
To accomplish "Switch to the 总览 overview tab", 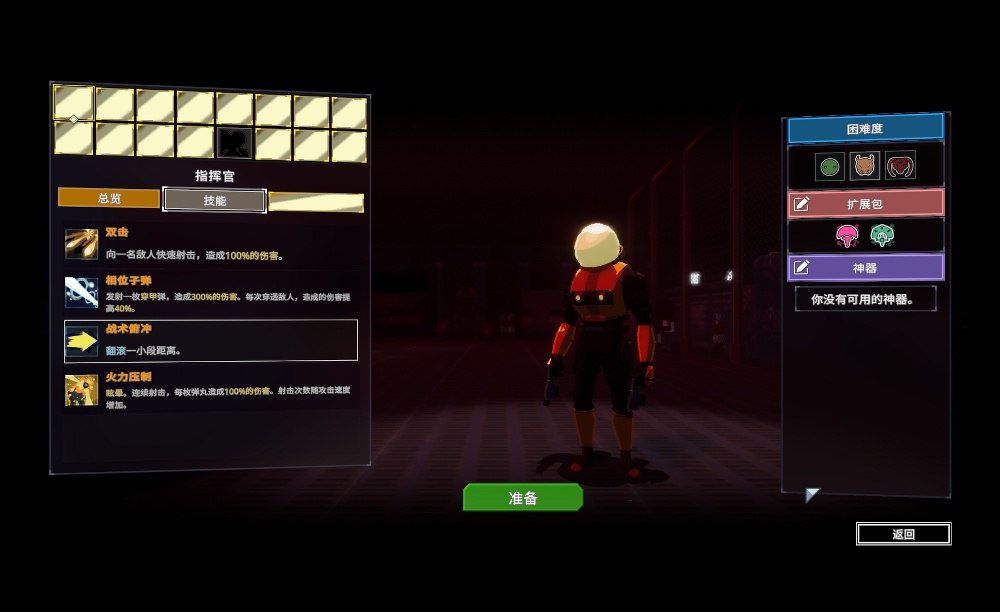I will pos(109,198).
